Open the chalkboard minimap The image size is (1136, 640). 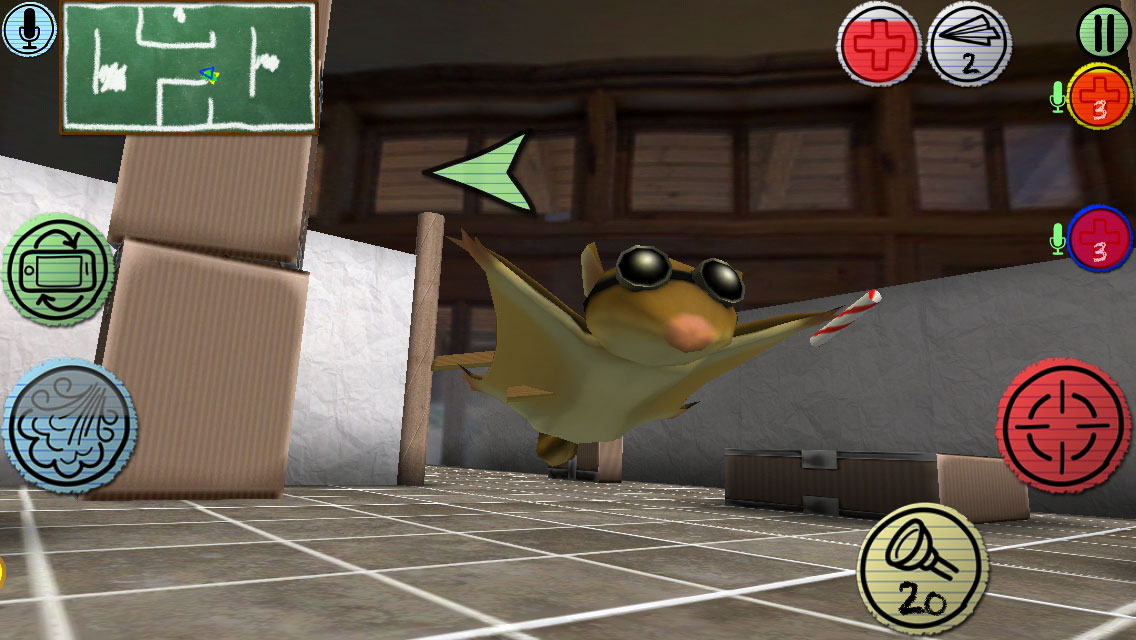click(x=190, y=67)
